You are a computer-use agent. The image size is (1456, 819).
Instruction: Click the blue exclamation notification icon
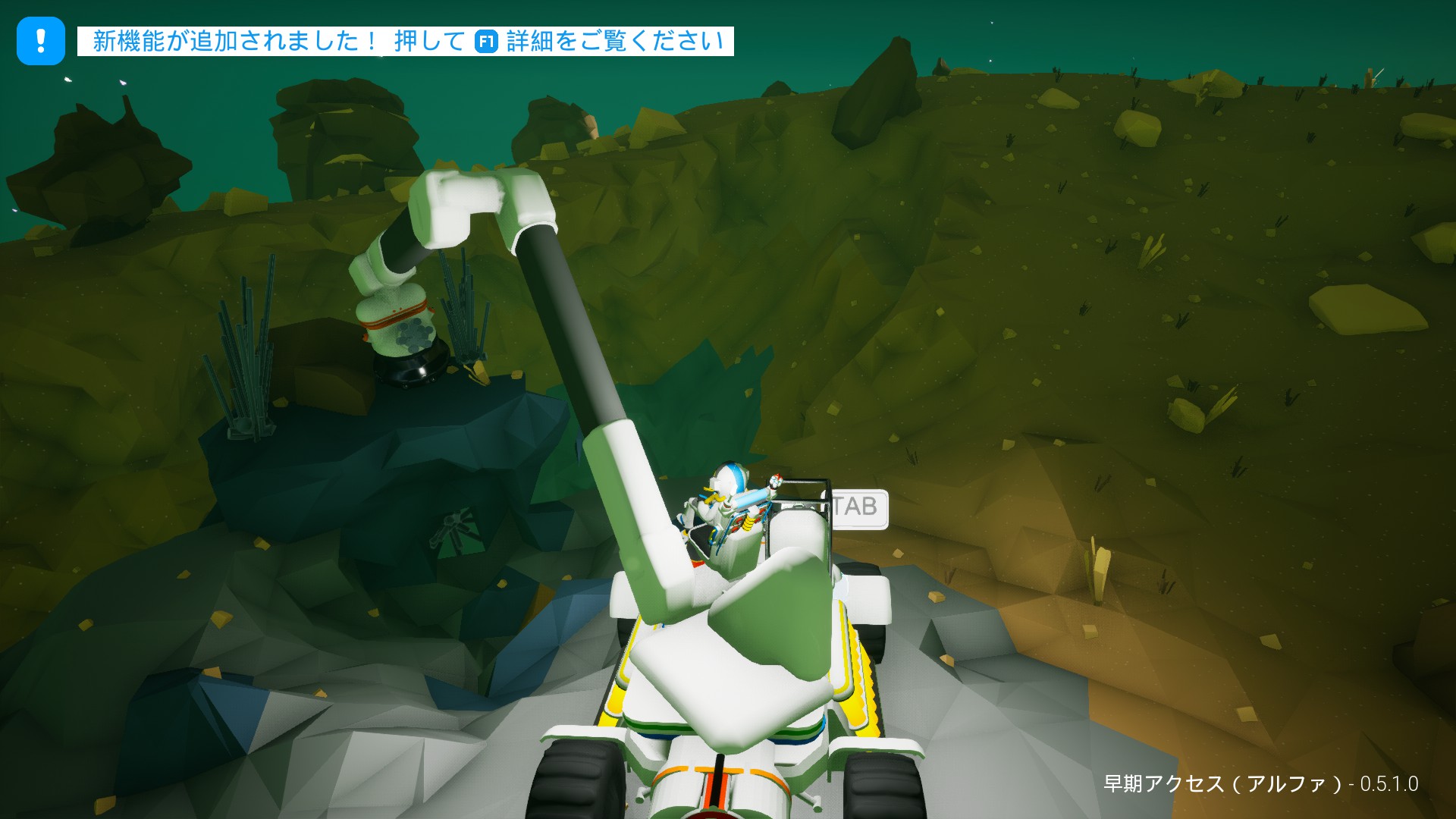click(39, 42)
